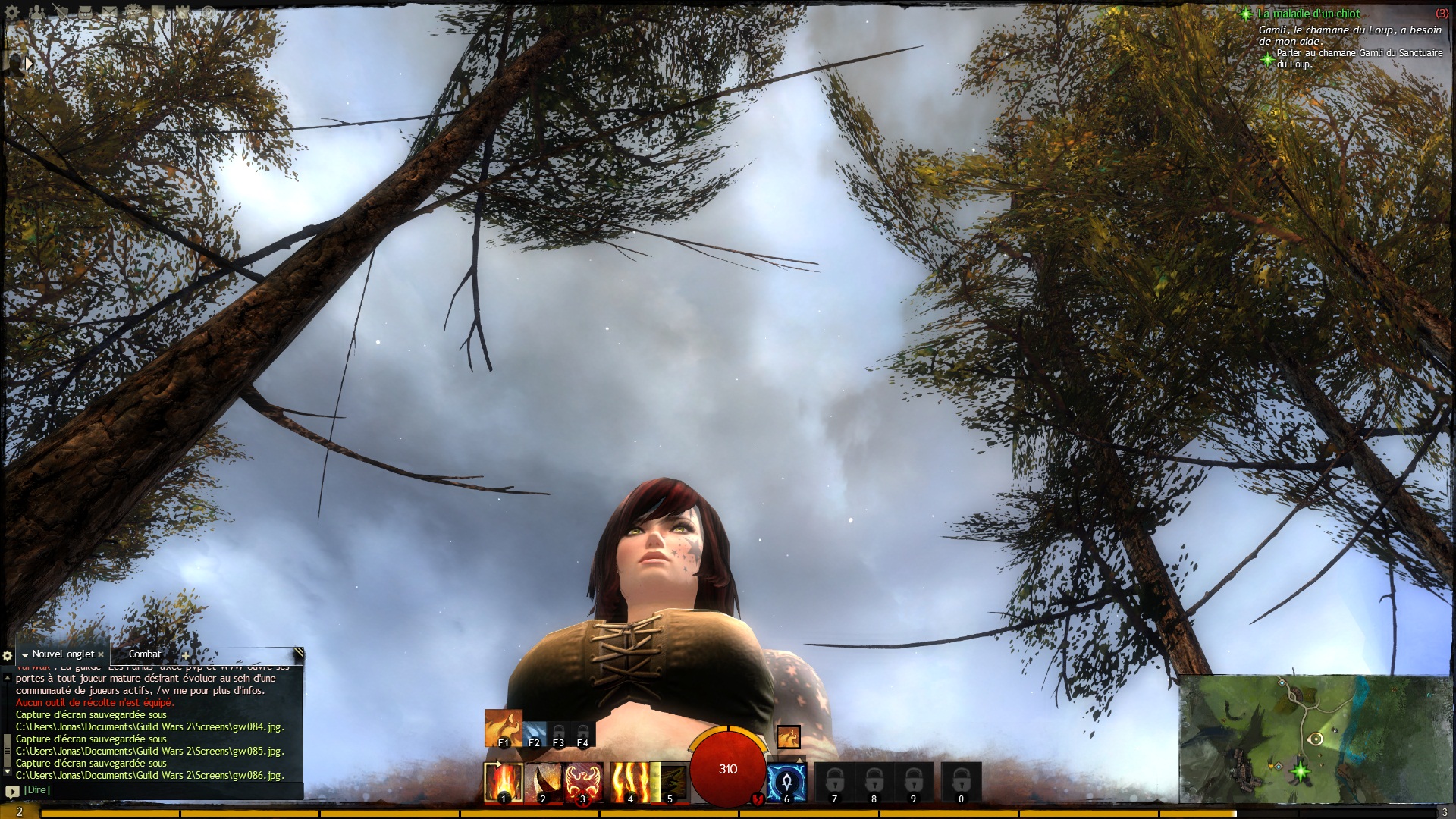The height and width of the screenshot is (819, 1456).
Task: Activate fire attunement F1
Action: (x=503, y=728)
